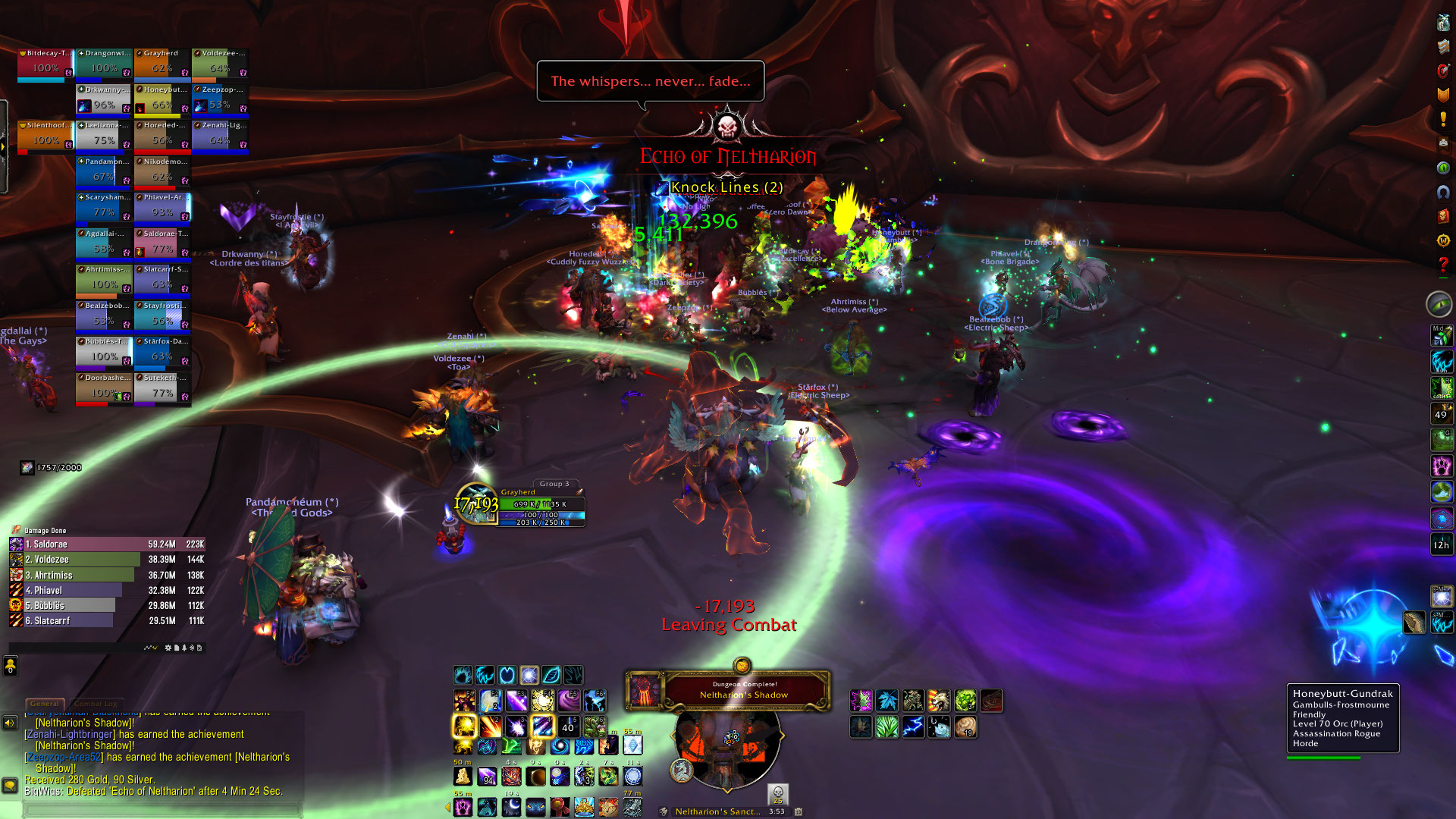Click the Dungeon Complete Neltharion's Shadow banner
1456x819 pixels.
pos(743,690)
